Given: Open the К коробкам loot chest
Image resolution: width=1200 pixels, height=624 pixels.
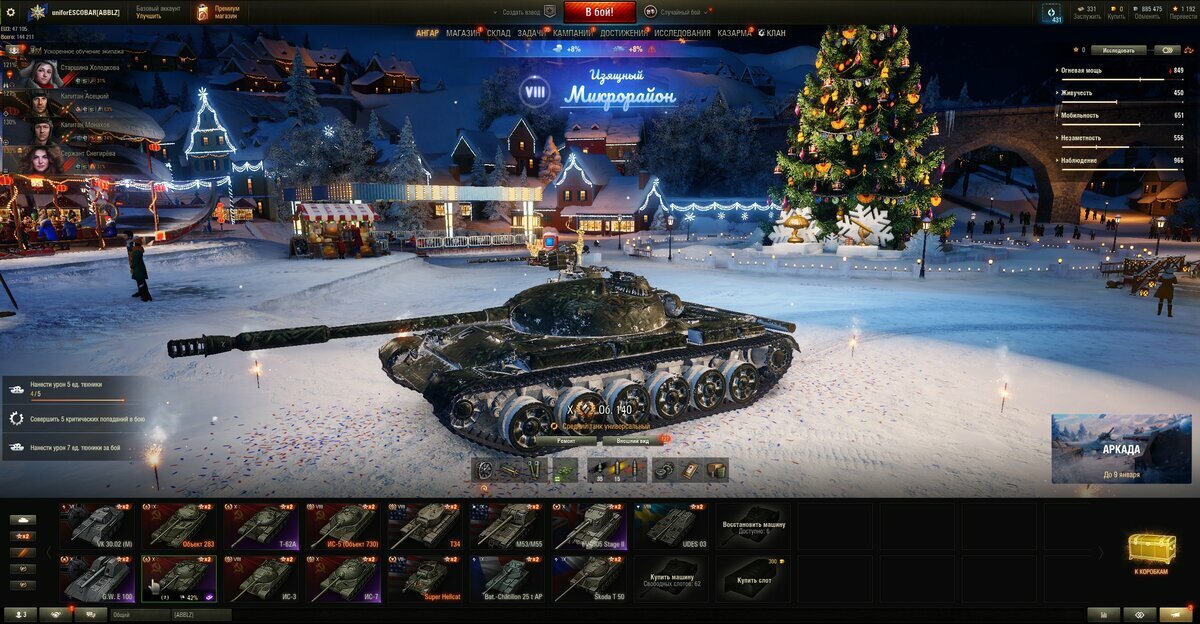Looking at the screenshot, I should [x=1149, y=553].
